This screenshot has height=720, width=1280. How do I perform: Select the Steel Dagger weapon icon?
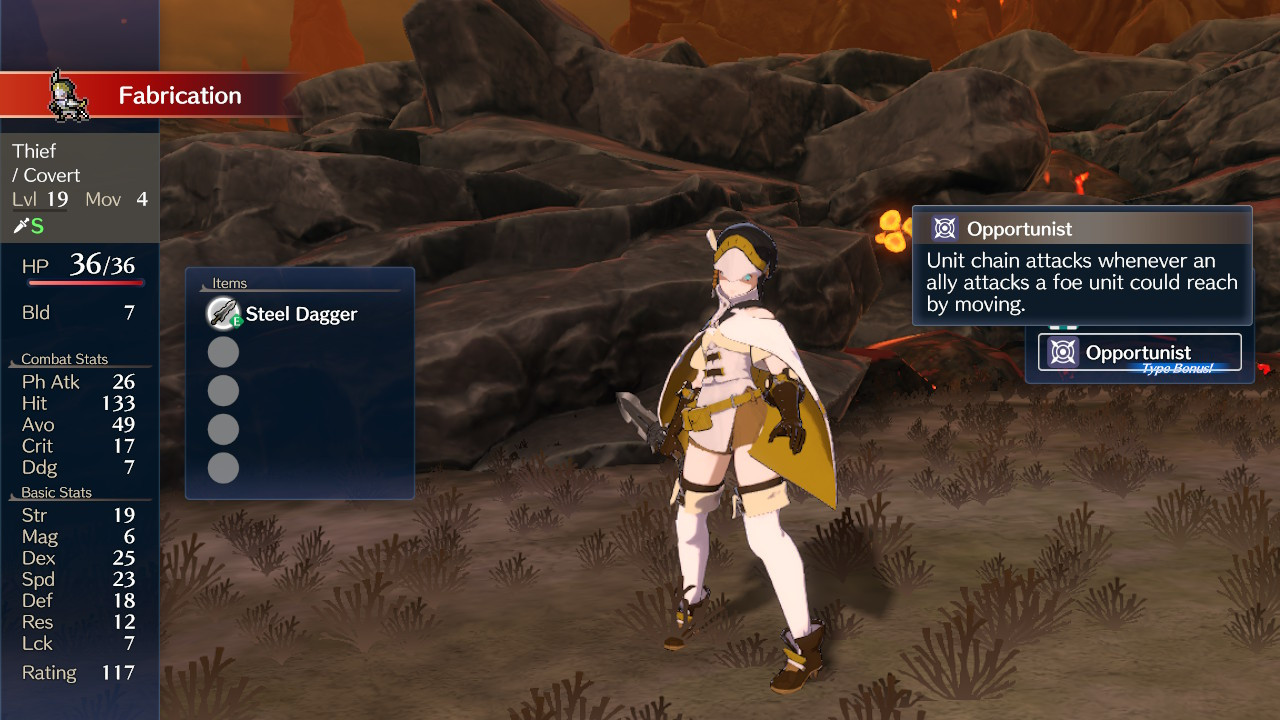tap(223, 313)
